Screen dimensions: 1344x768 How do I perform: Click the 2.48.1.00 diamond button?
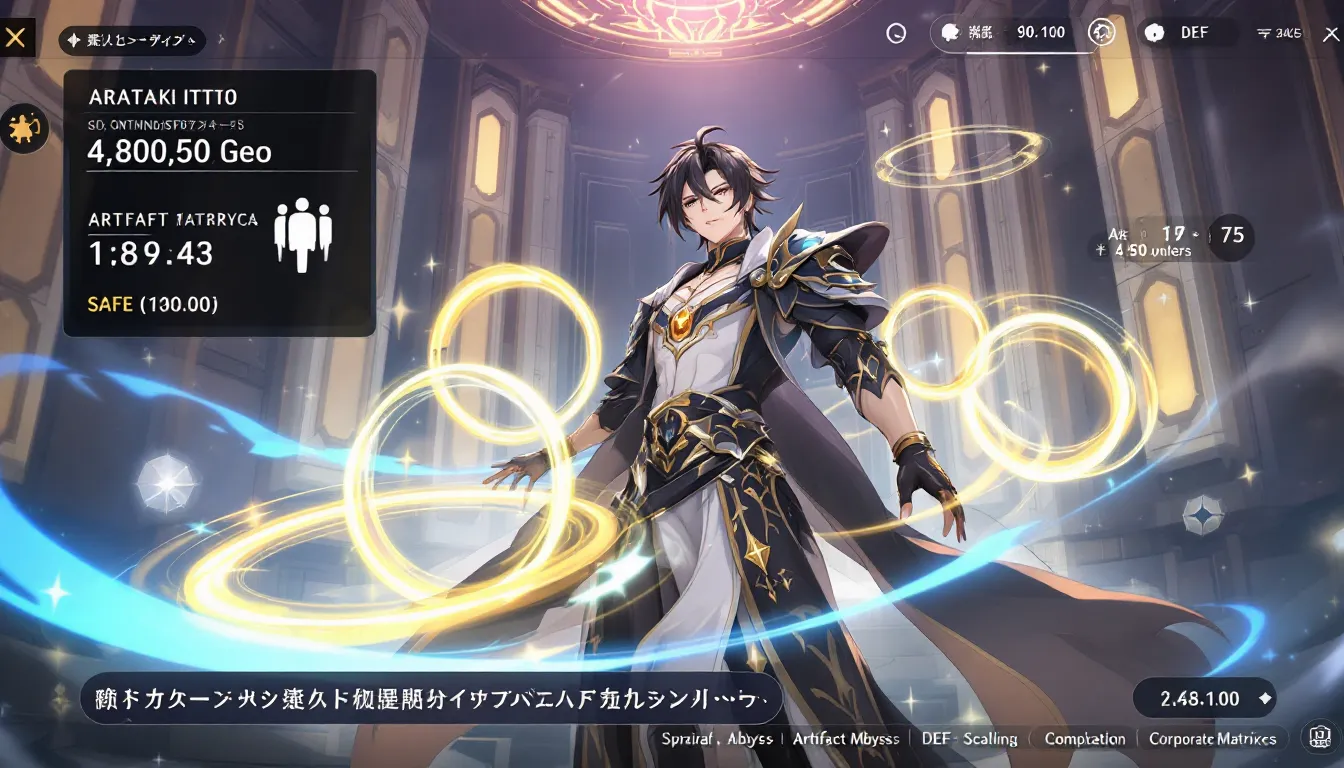1204,699
